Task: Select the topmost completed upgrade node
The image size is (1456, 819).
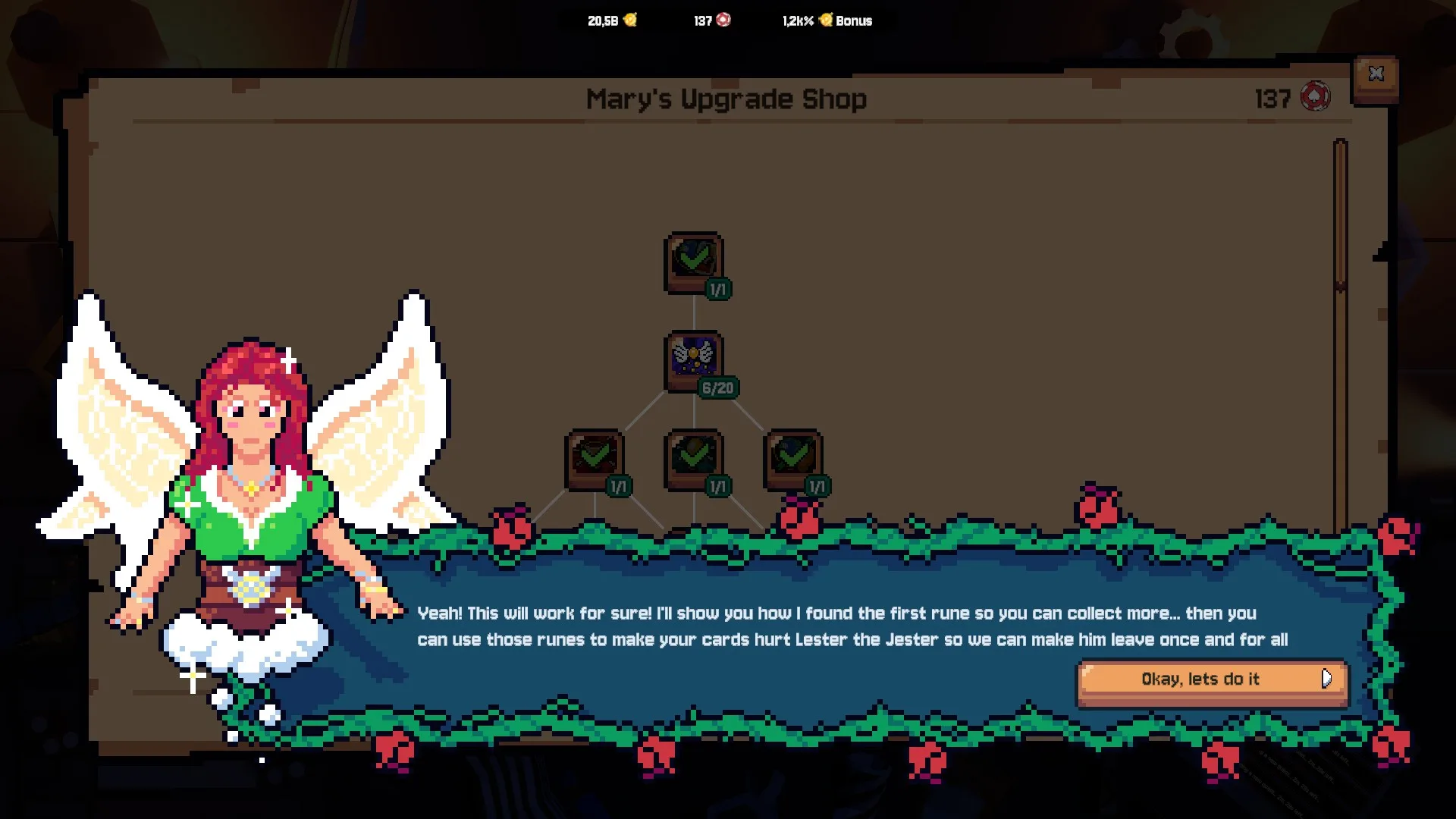Action: [694, 260]
